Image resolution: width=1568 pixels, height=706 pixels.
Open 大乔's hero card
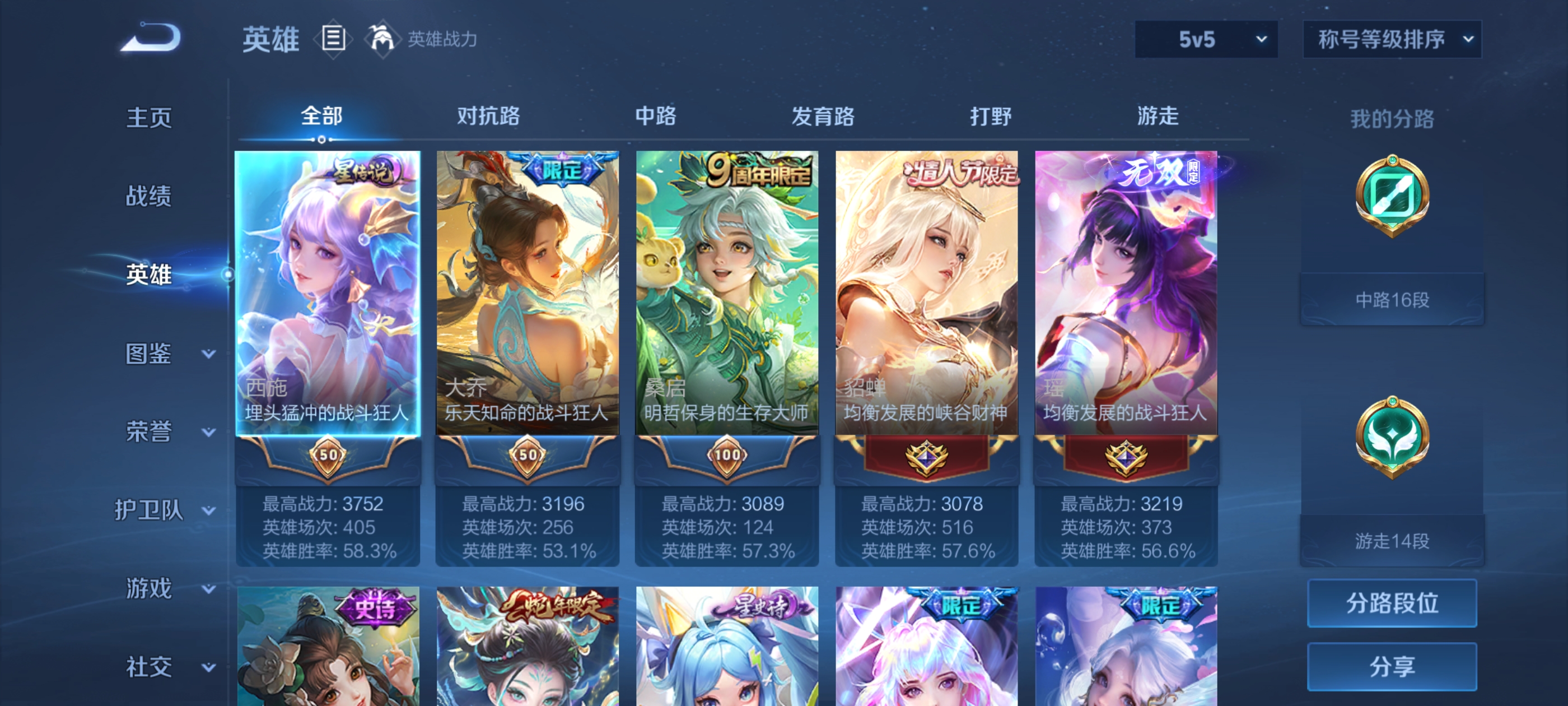coord(527,286)
